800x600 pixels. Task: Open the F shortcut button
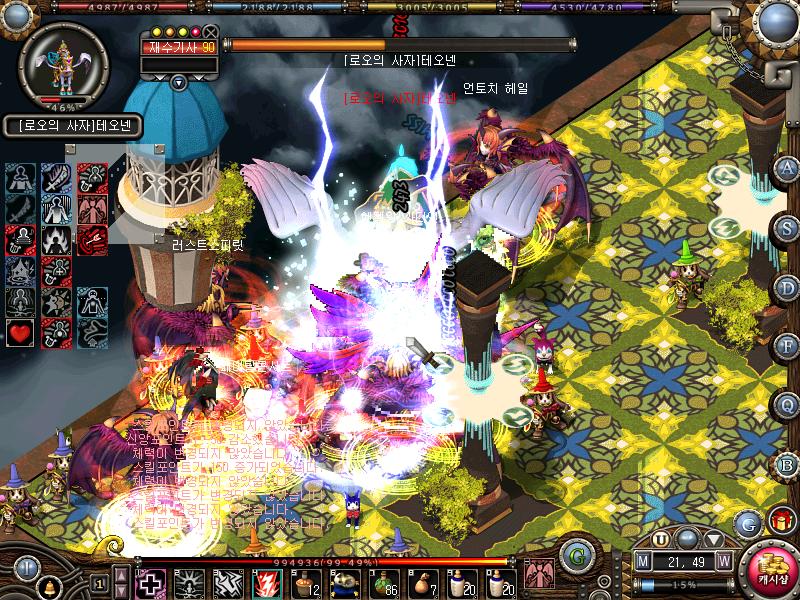point(787,346)
